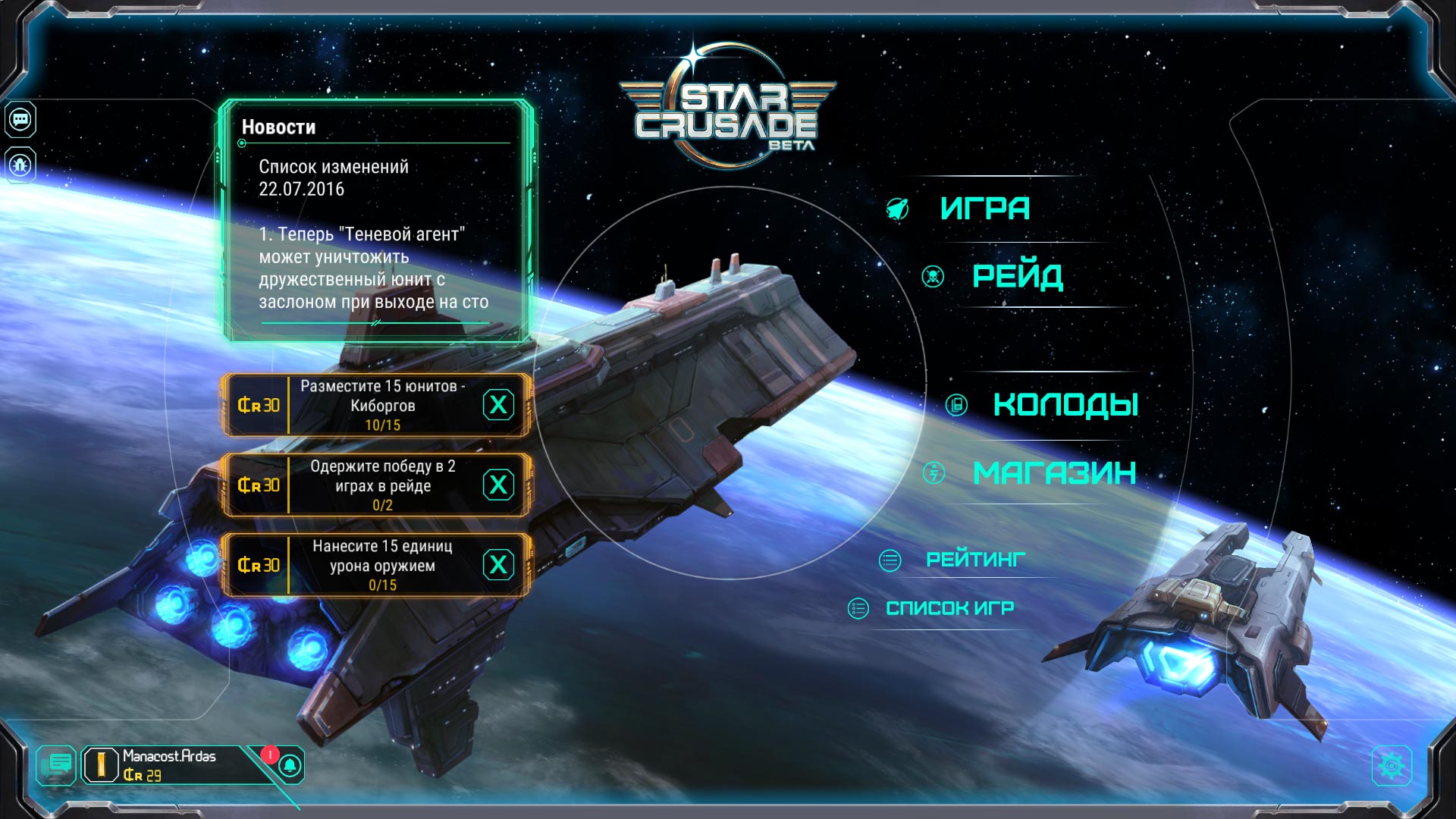
Task: Cancel the raid victories quest
Action: coord(498,485)
